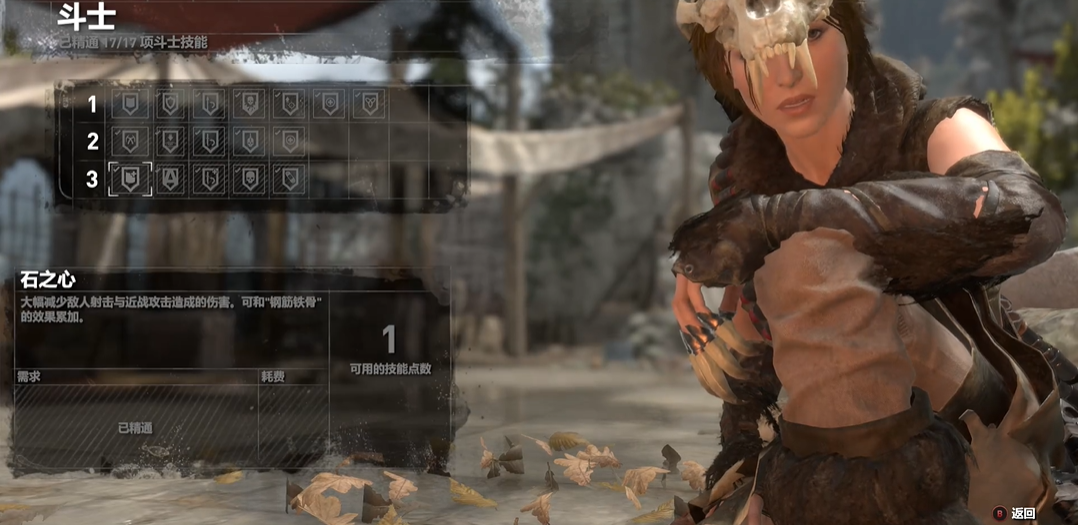The width and height of the screenshot is (1078, 525).
Task: Choose the downward arrow skill icon
Action: (x=170, y=140)
